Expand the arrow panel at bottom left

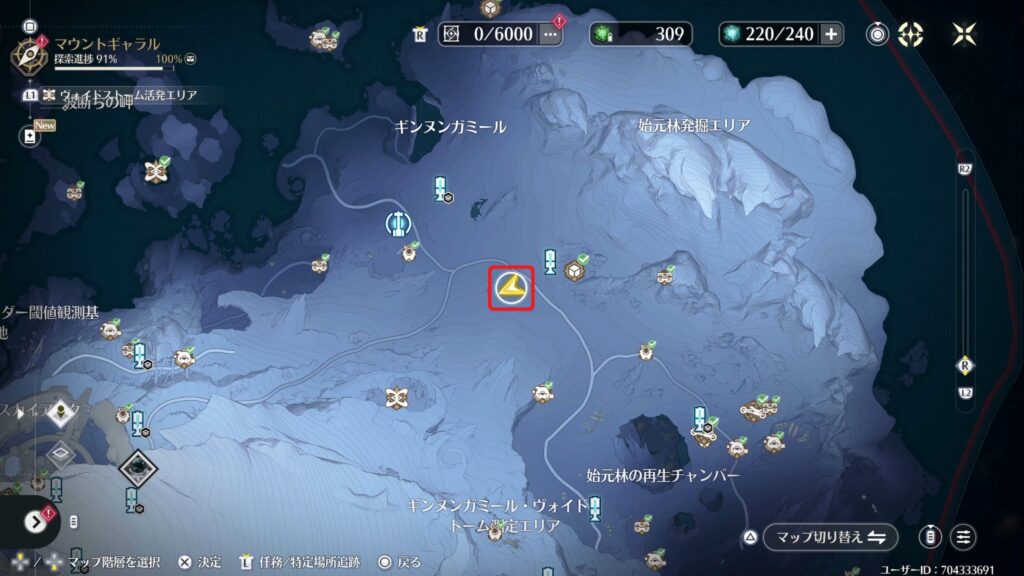click(36, 521)
